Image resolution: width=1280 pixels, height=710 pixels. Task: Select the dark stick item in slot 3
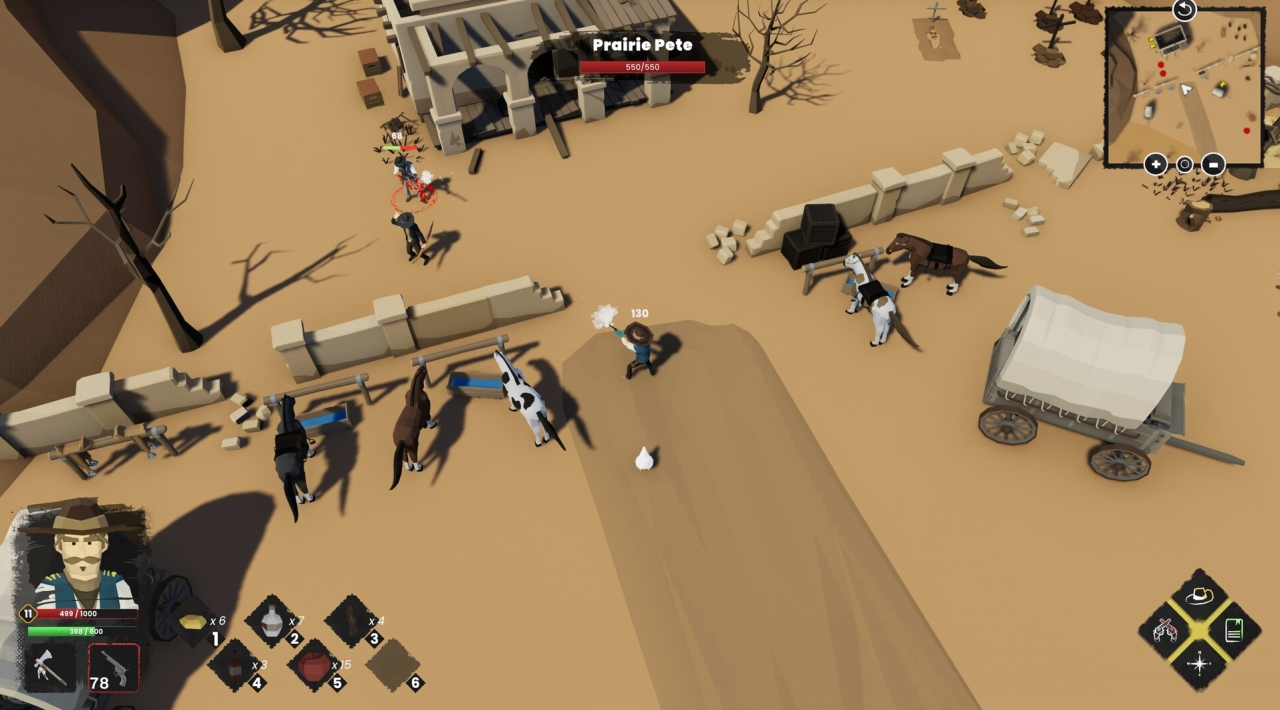[x=351, y=622]
